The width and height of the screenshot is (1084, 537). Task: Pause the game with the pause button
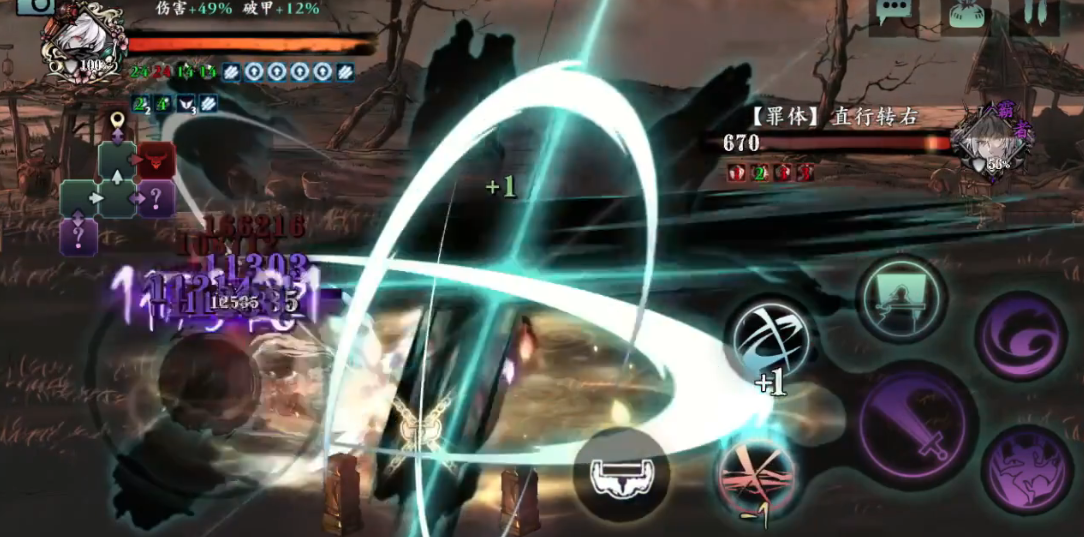pos(1035,12)
